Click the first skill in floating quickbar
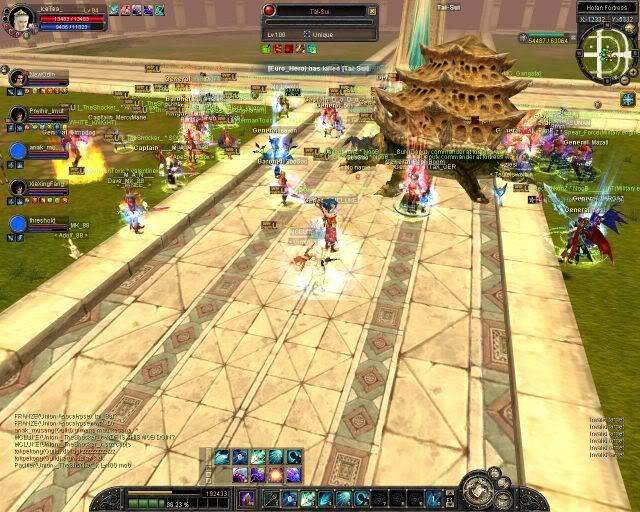Screen dimensions: 640x512 pos(221,457)
